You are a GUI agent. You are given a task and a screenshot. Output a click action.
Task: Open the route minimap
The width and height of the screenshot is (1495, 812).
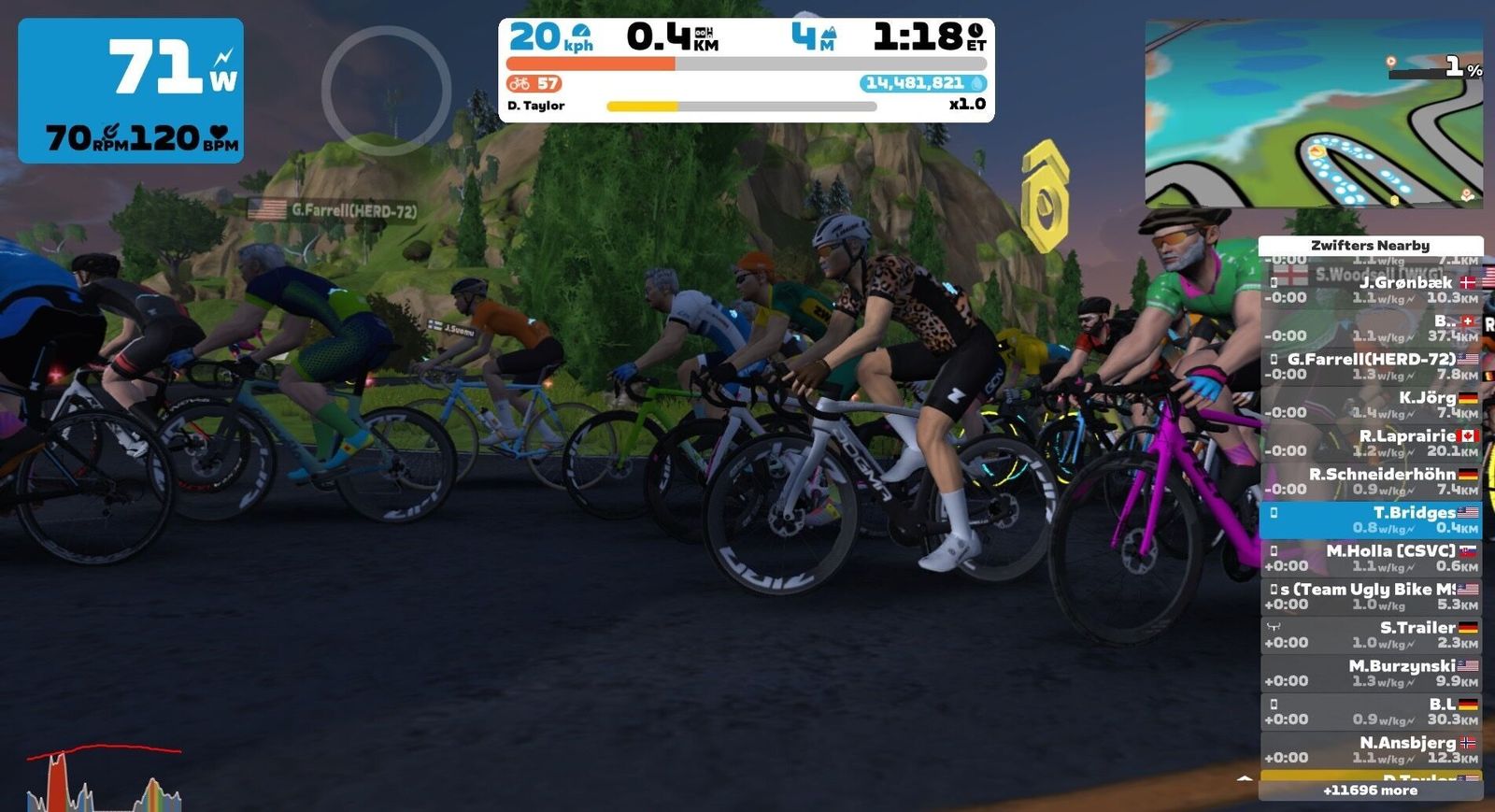pos(1313,113)
